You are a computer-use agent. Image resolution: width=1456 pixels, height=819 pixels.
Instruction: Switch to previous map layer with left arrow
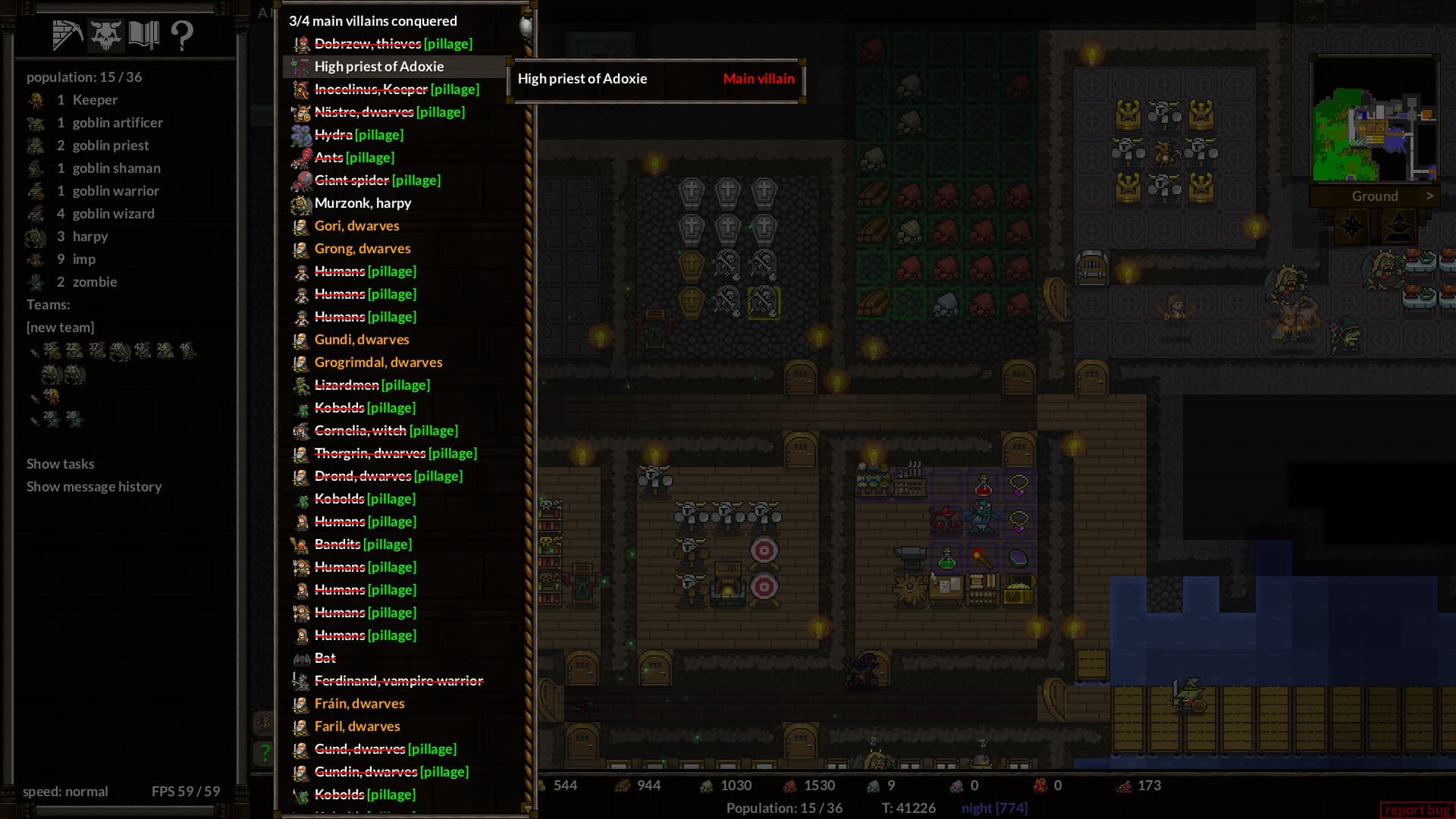point(1321,196)
